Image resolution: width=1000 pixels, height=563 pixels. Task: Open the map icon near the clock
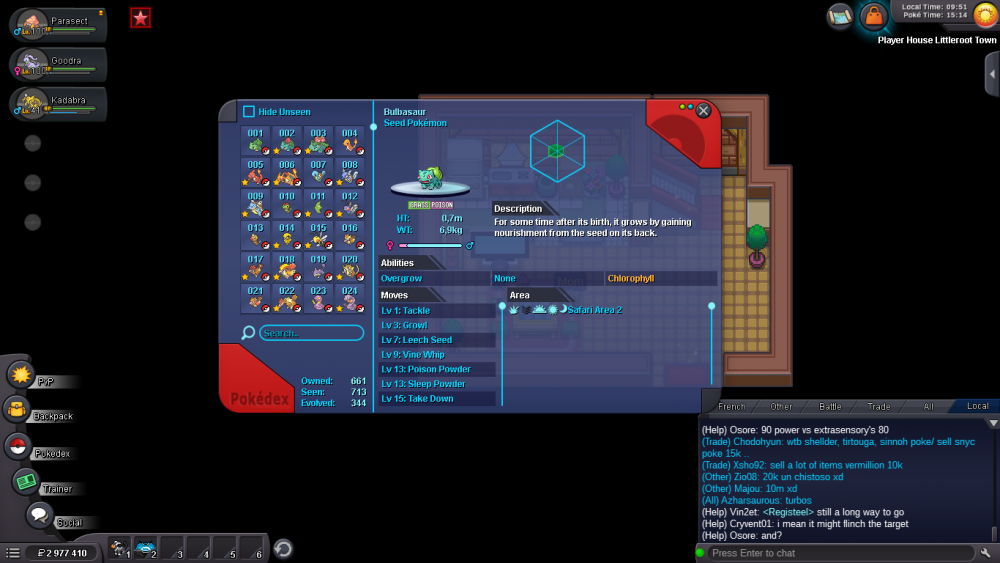tap(840, 16)
